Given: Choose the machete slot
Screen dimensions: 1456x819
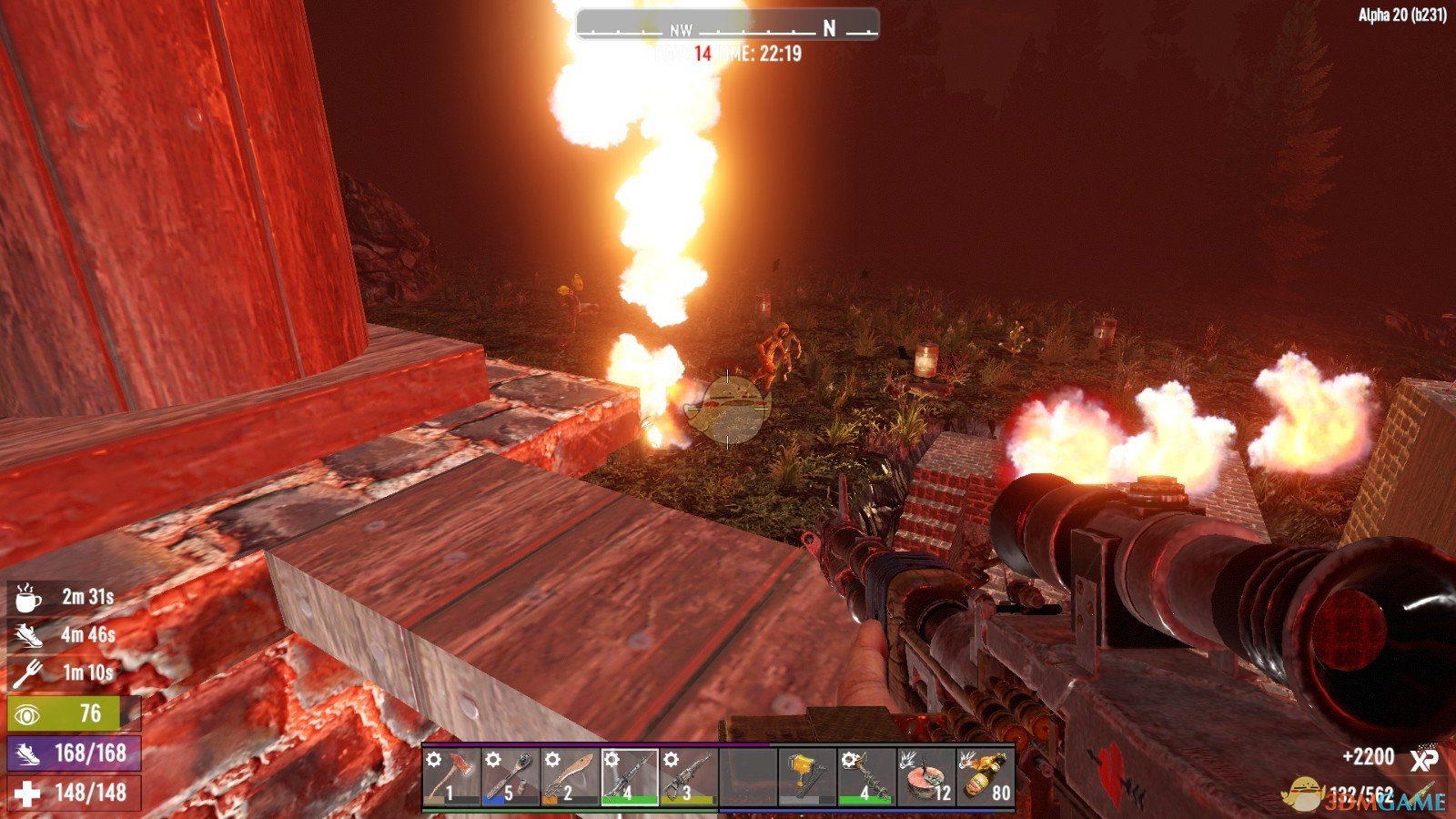Looking at the screenshot, I should click(569, 776).
